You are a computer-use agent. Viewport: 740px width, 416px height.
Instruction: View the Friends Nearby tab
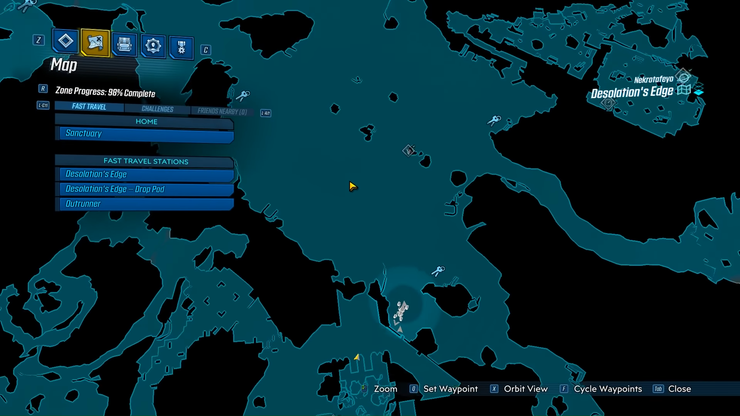point(221,110)
